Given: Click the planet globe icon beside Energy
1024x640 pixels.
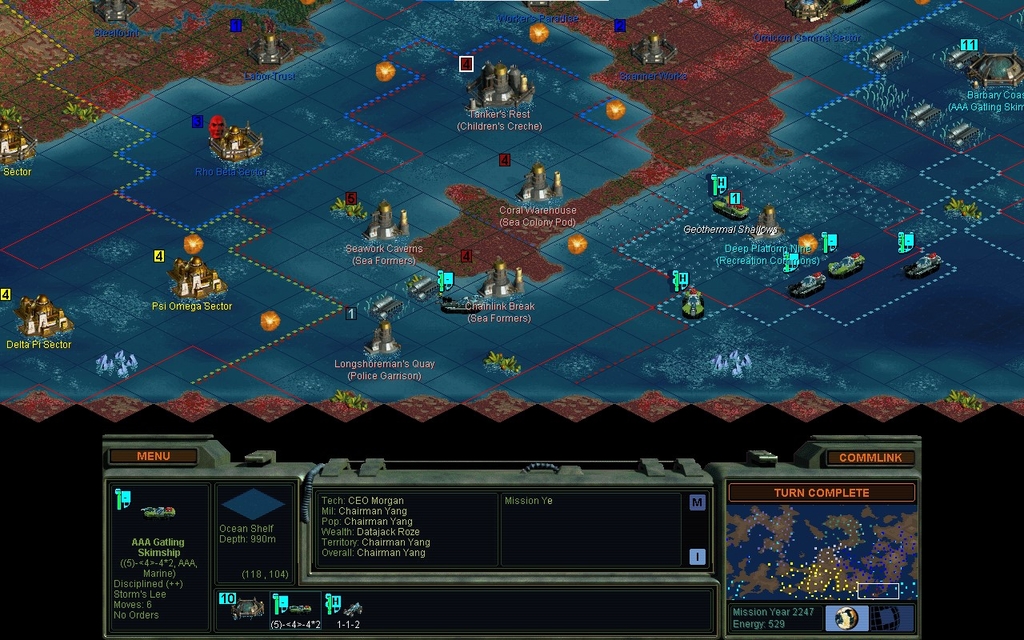Looking at the screenshot, I should (846, 618).
